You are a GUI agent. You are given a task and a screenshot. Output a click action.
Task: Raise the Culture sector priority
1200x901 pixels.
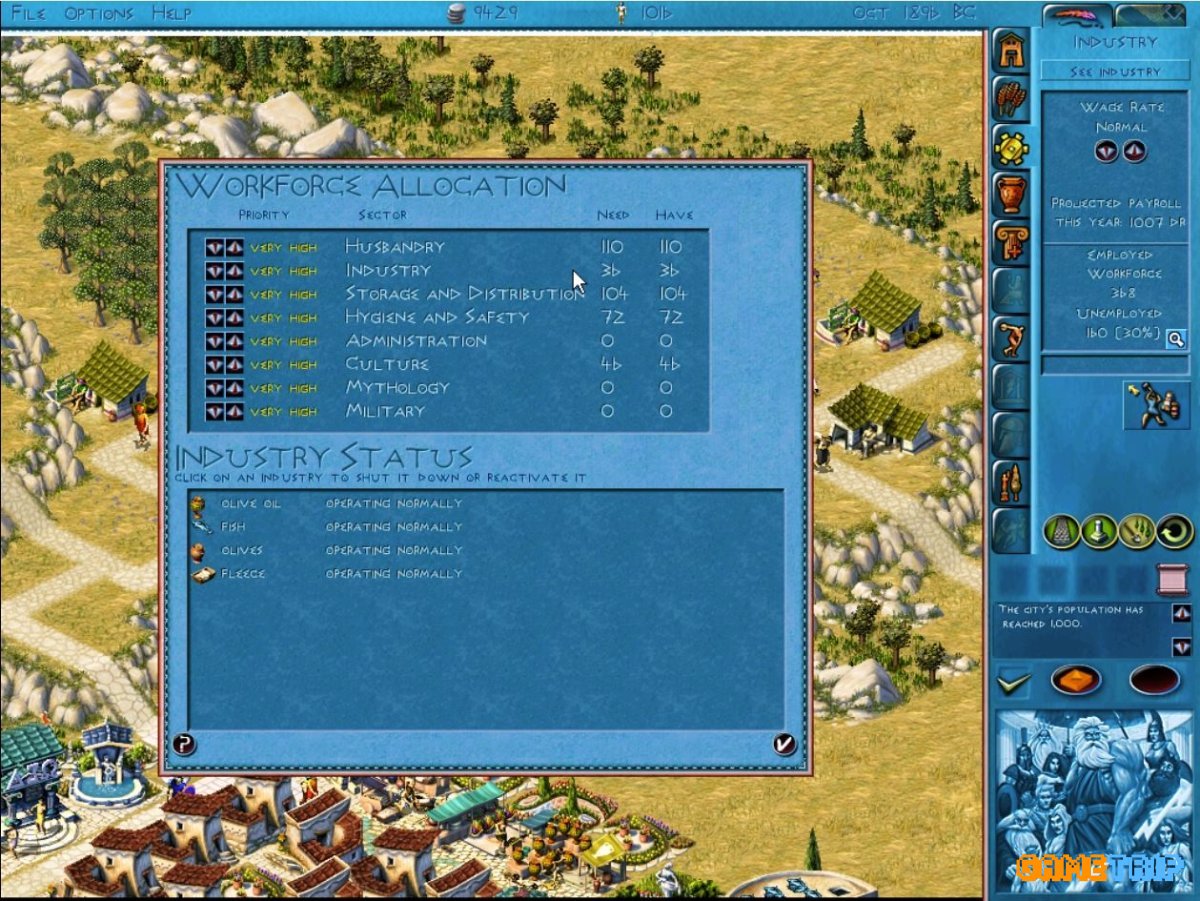[234, 365]
